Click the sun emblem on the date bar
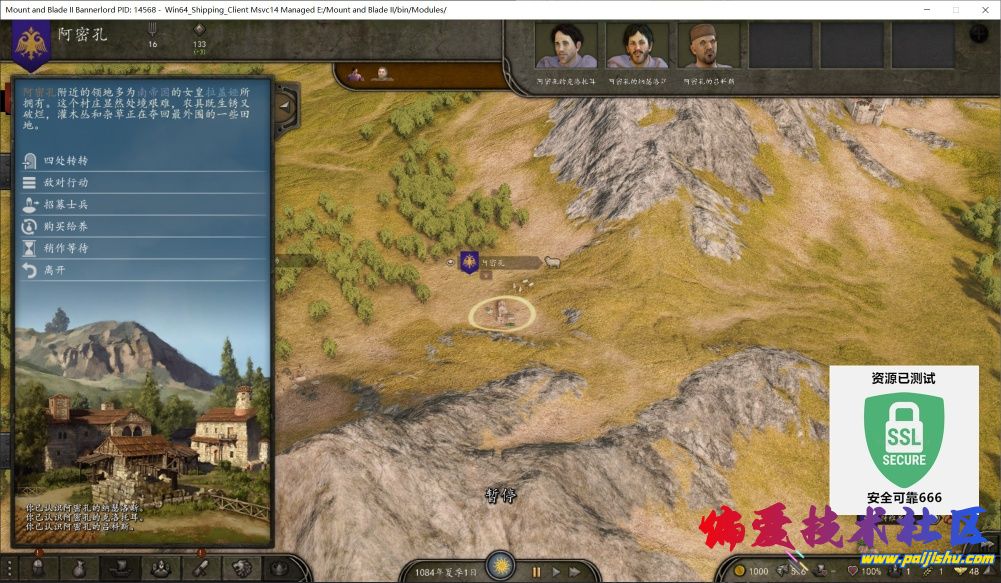Image resolution: width=1001 pixels, height=583 pixels. 499,566
